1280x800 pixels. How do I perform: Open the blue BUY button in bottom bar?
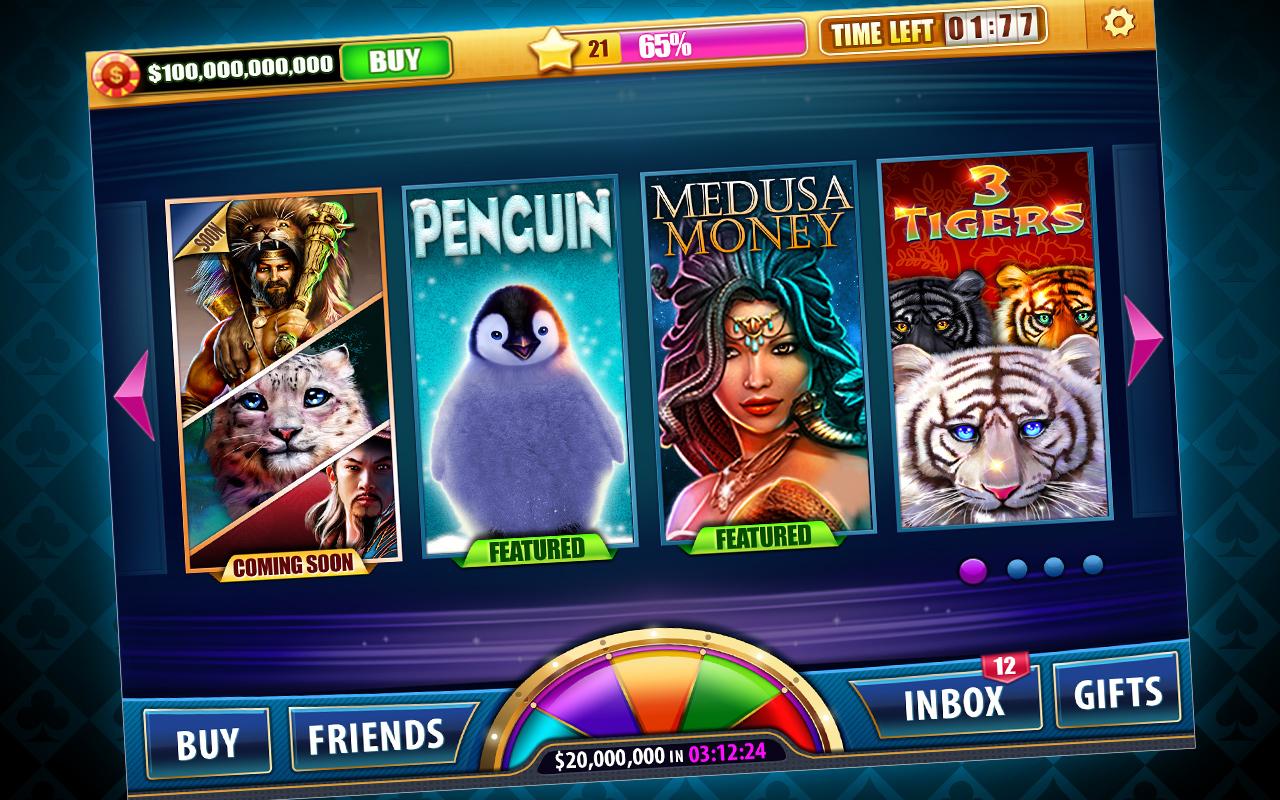207,744
